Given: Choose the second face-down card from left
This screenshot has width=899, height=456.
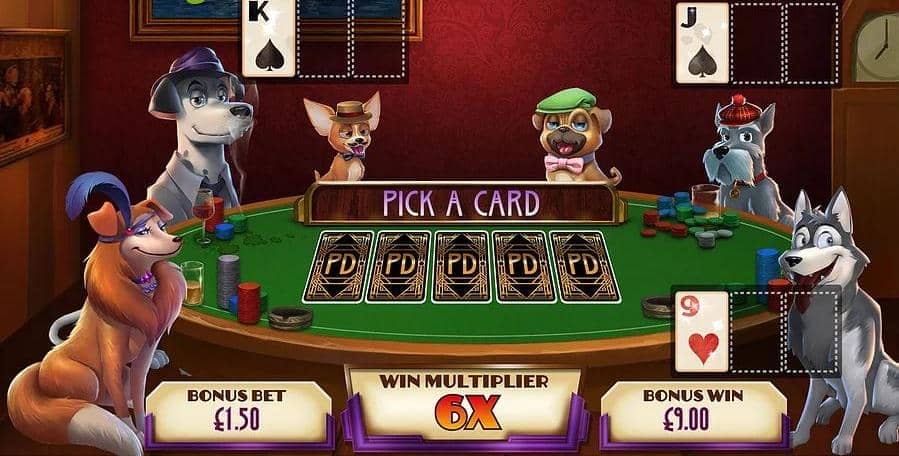Looking at the screenshot, I should click(400, 266).
